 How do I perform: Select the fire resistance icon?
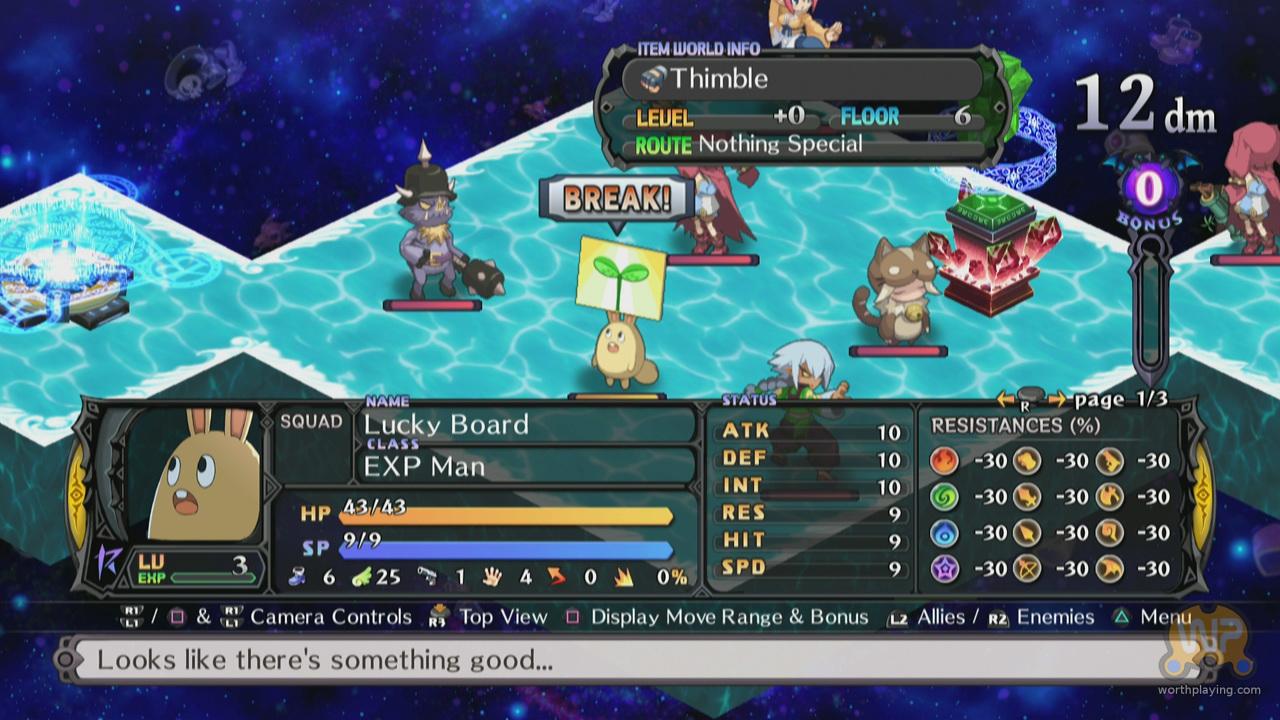[x=945, y=460]
